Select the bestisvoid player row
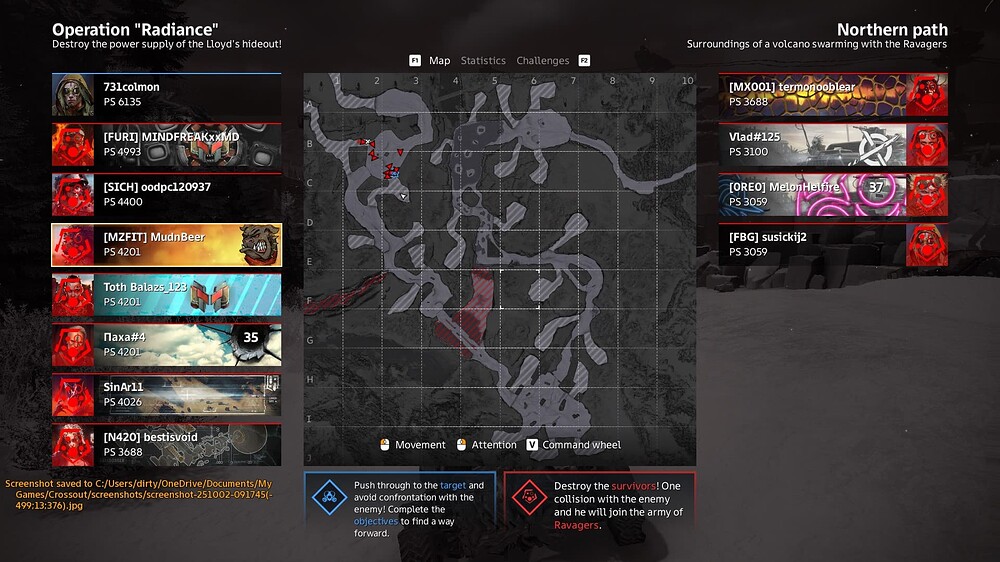This screenshot has height=562, width=1000. coord(166,445)
